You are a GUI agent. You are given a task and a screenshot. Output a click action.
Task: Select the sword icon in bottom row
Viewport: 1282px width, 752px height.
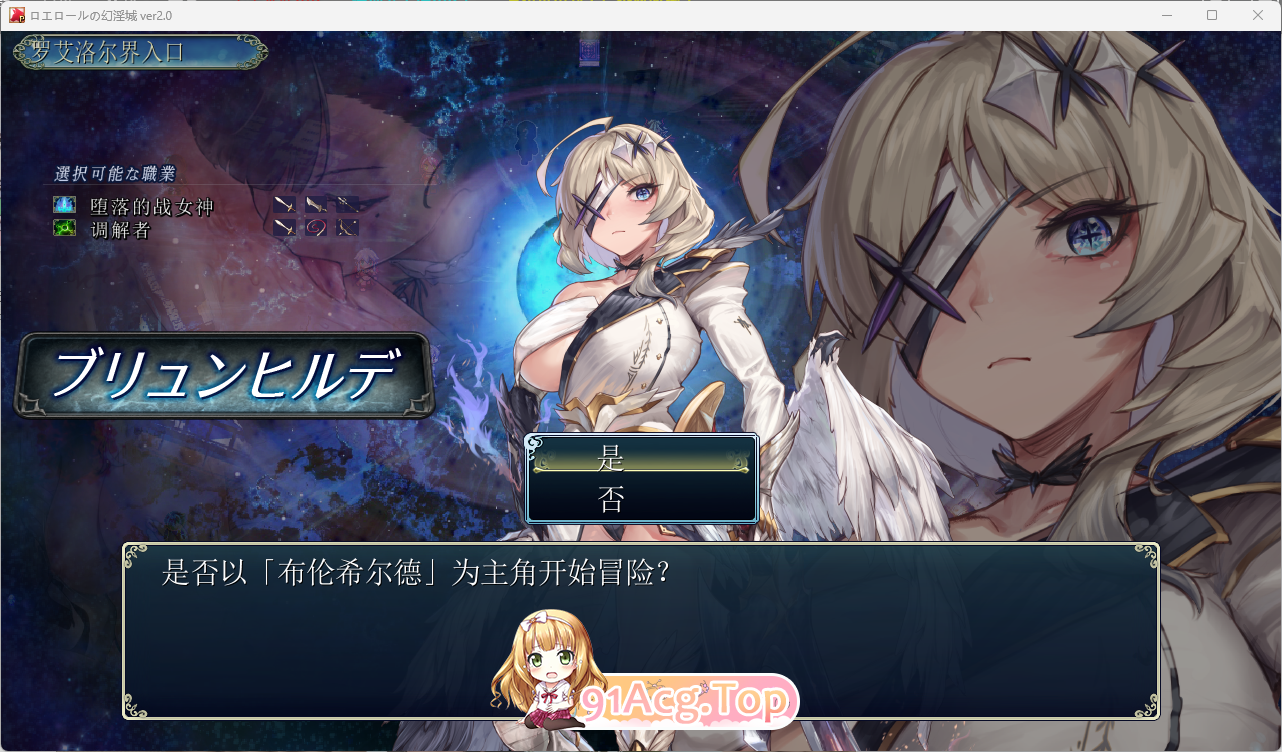pos(285,227)
